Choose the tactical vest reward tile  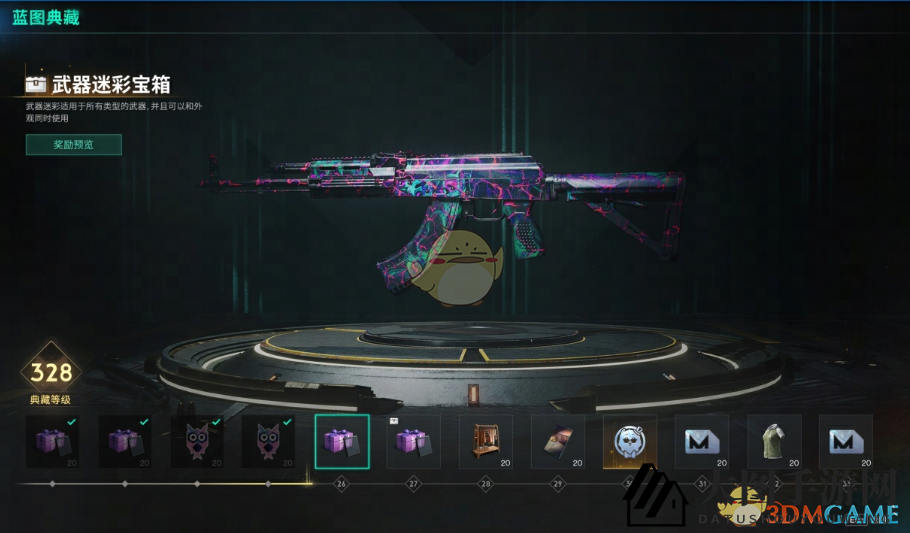774,441
